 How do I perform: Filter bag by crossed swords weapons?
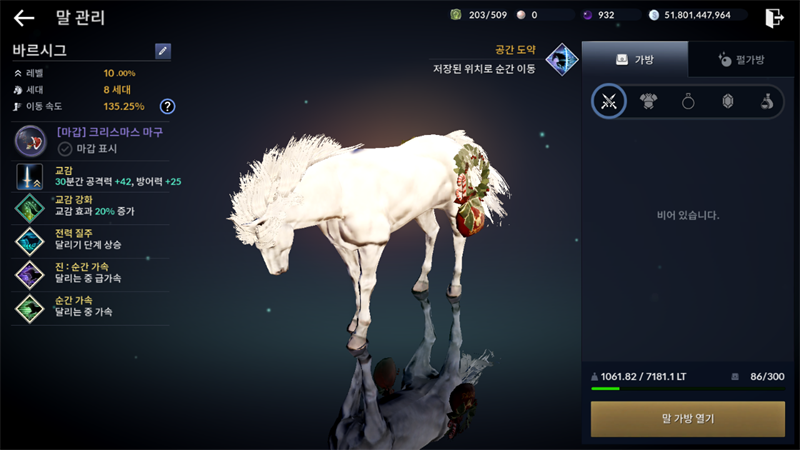(x=608, y=101)
